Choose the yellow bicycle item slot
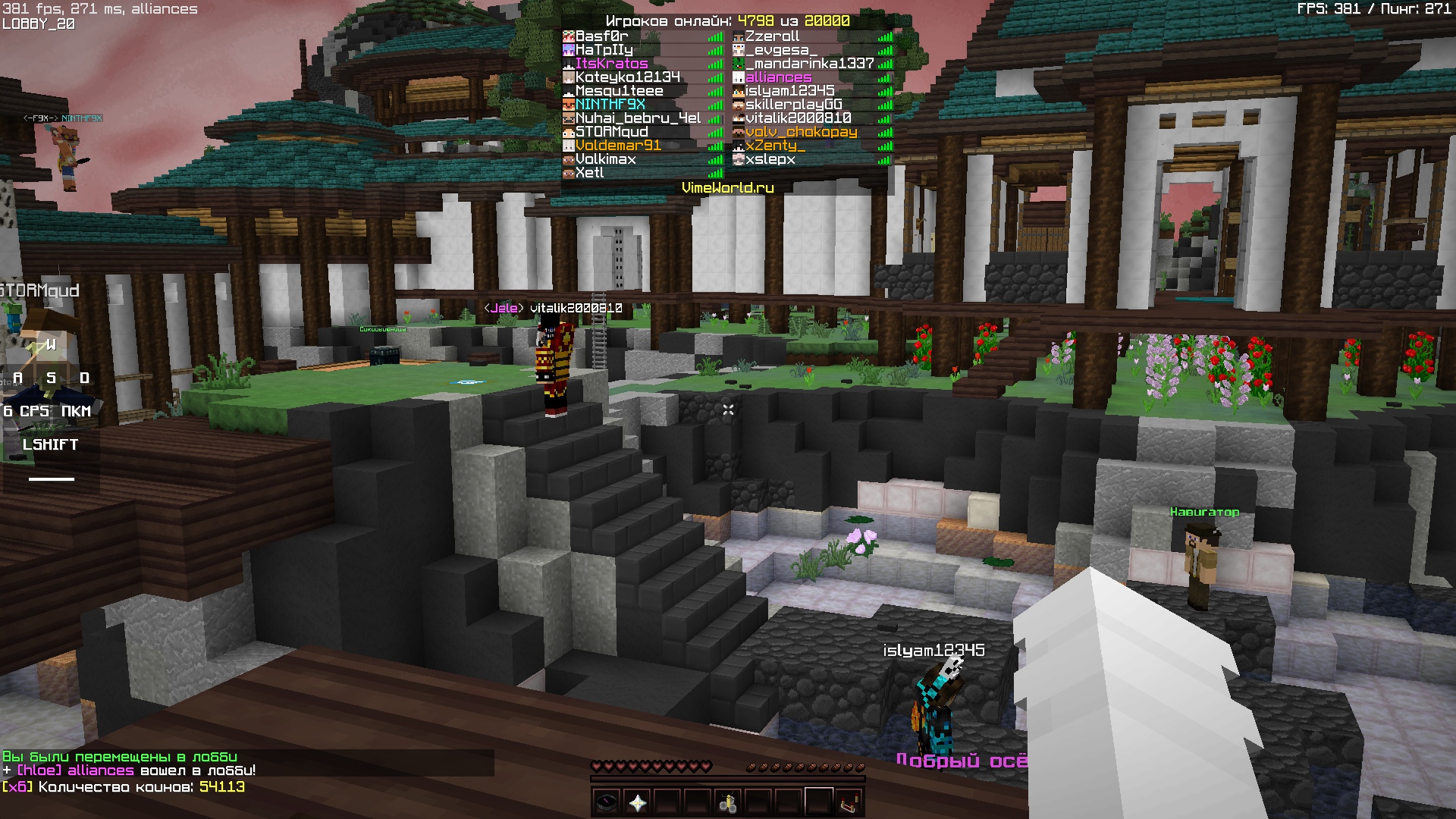Viewport: 1456px width, 819px height. (x=728, y=801)
